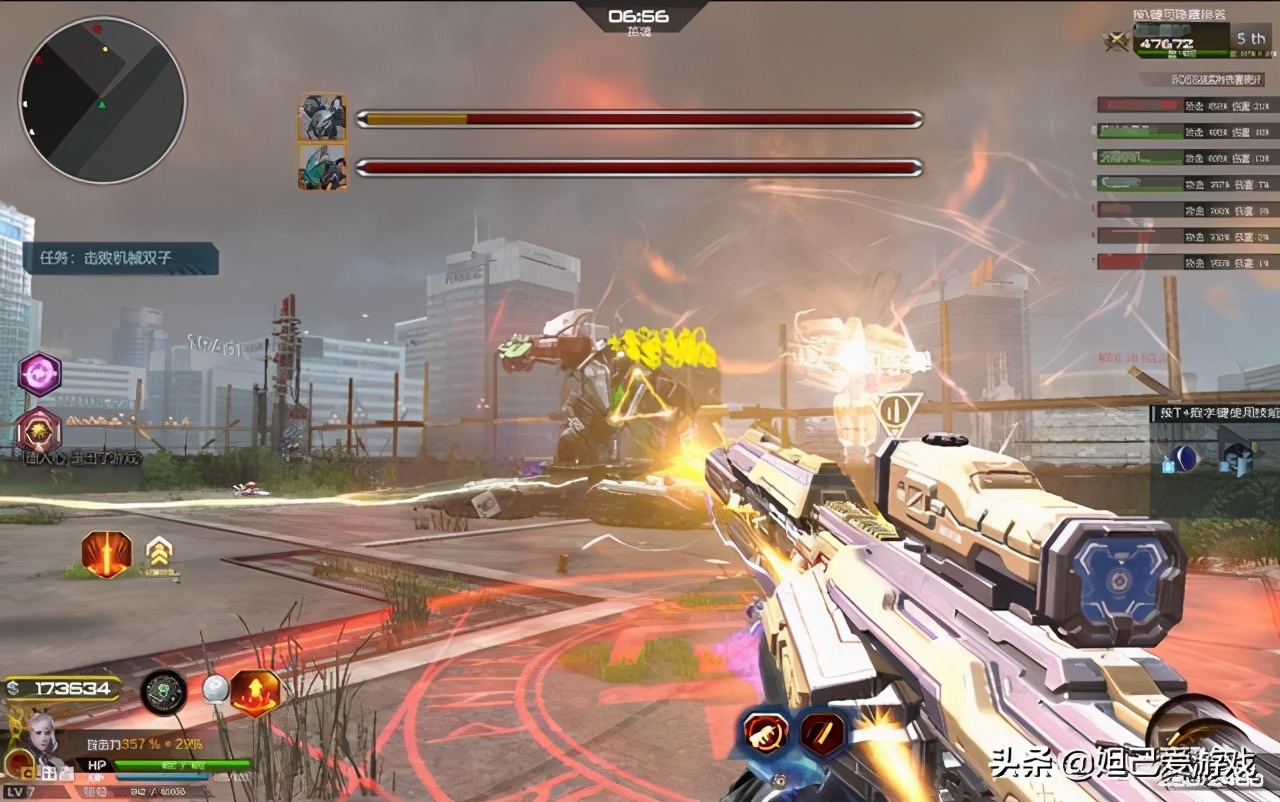Select the purple hexagon skill icon
1280x802 pixels.
40,374
